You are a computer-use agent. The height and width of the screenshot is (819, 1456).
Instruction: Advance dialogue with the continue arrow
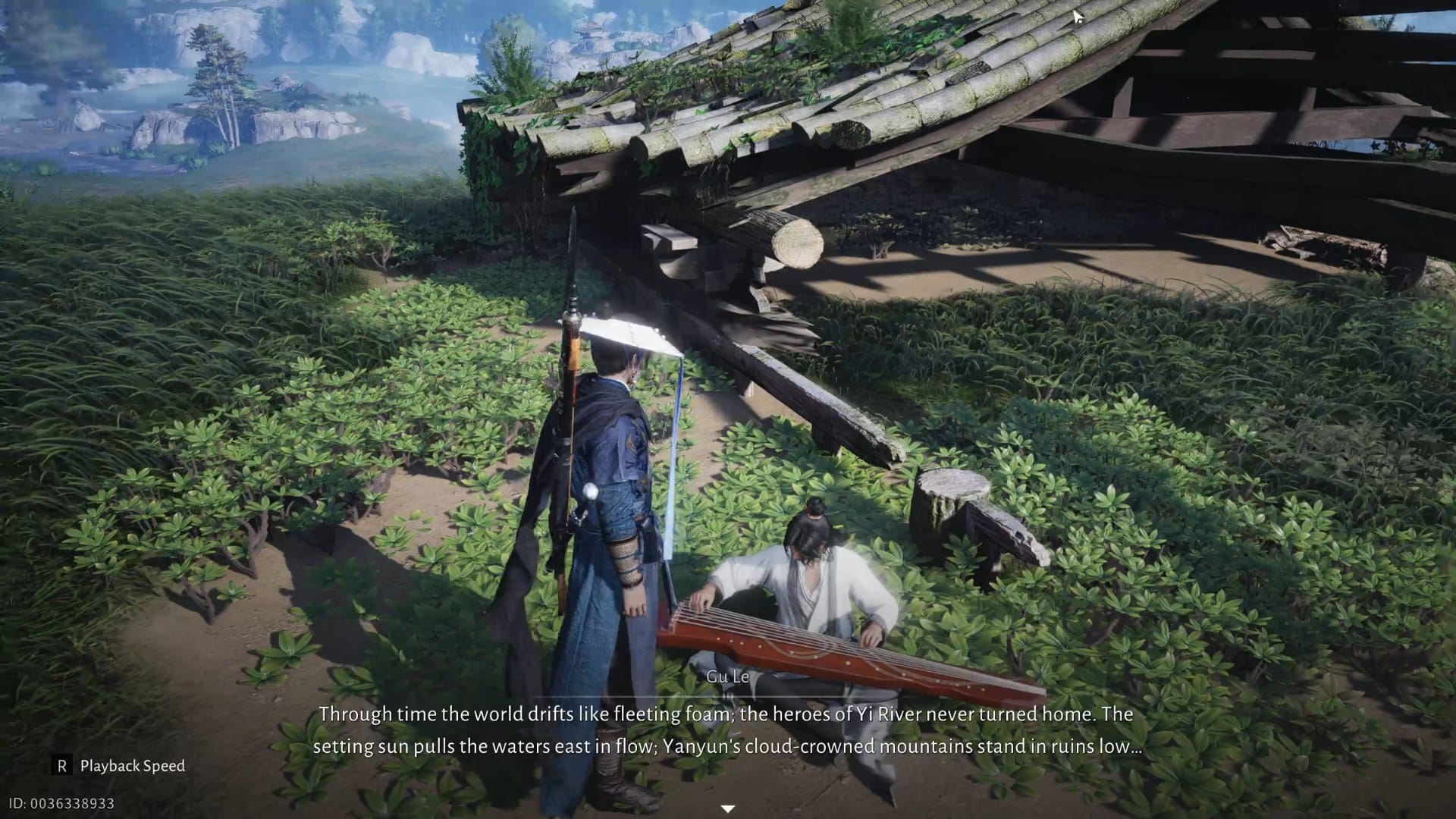[x=727, y=808]
